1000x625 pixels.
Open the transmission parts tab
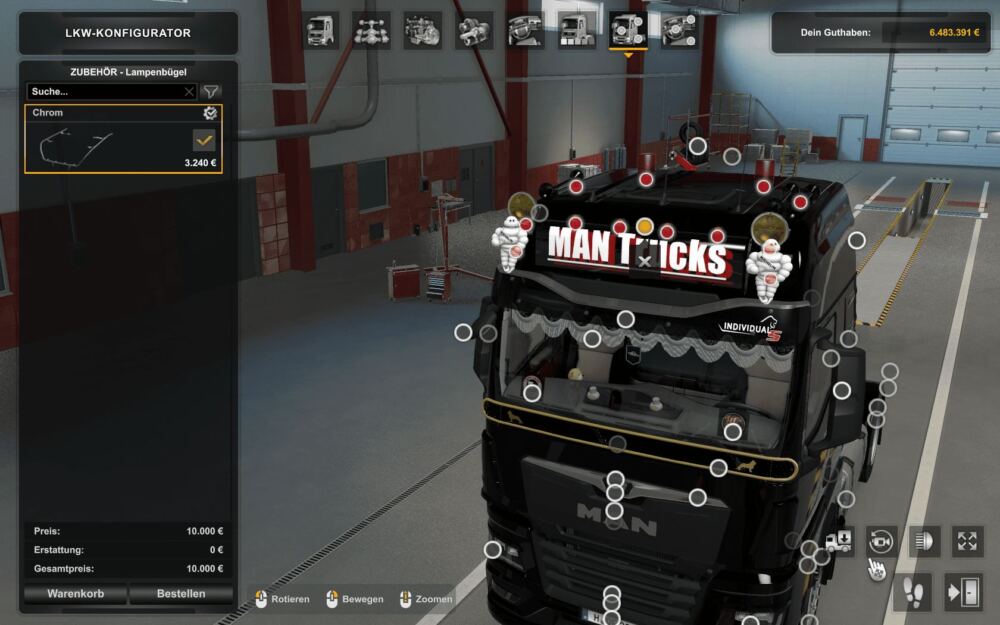(x=474, y=30)
